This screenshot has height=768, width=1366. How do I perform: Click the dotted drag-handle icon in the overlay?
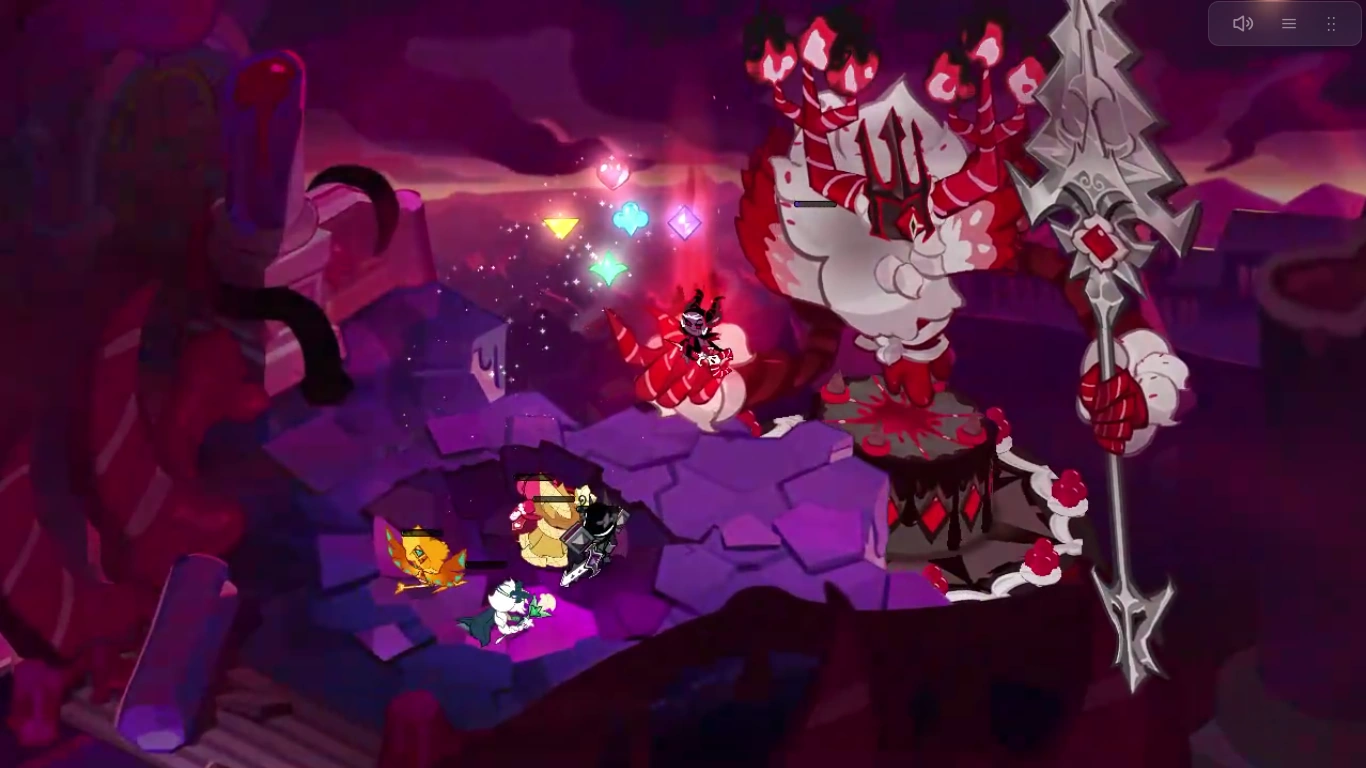(1331, 23)
